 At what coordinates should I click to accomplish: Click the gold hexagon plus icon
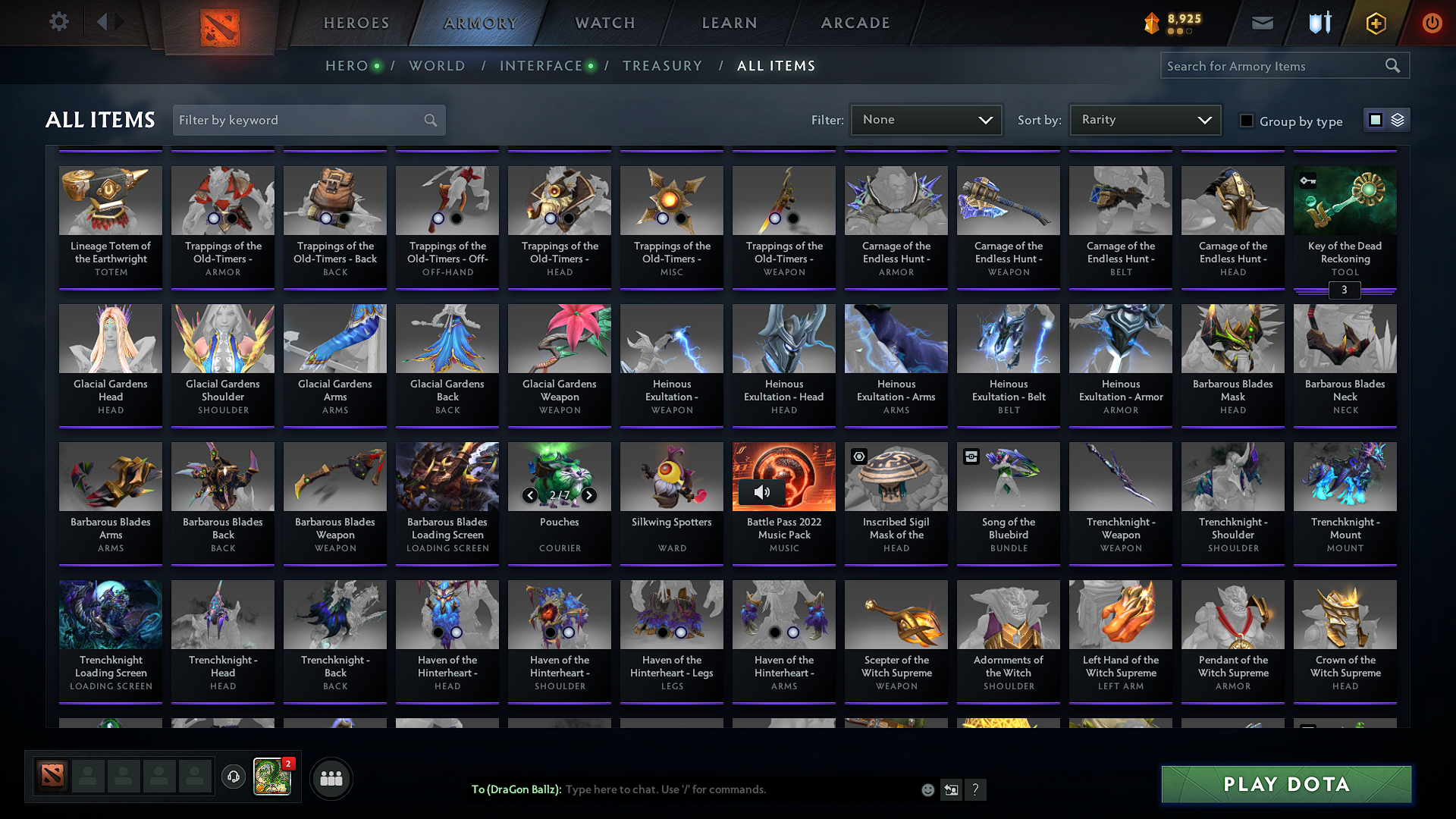[x=1375, y=23]
